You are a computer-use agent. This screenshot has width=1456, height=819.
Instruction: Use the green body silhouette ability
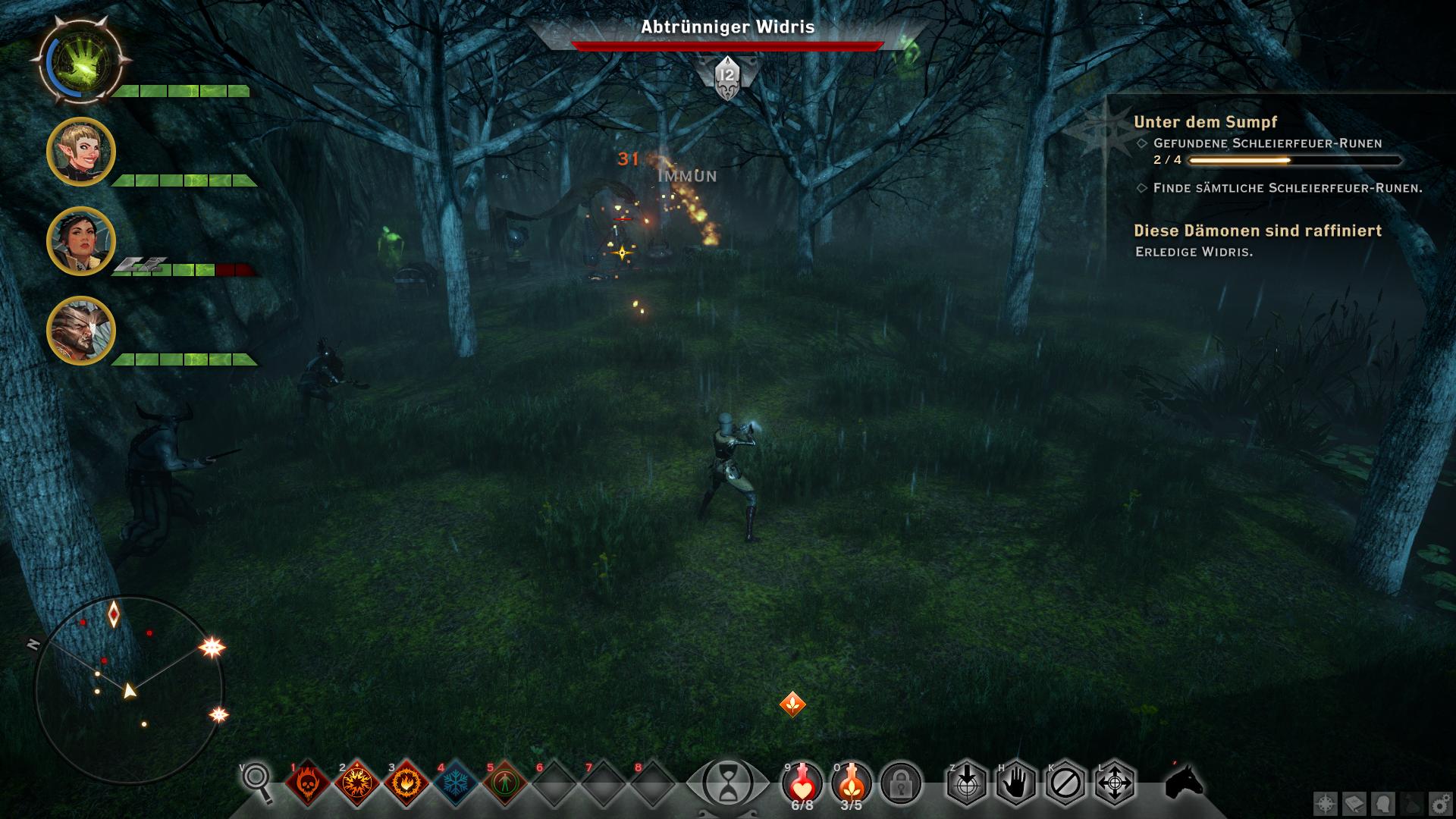[x=504, y=783]
